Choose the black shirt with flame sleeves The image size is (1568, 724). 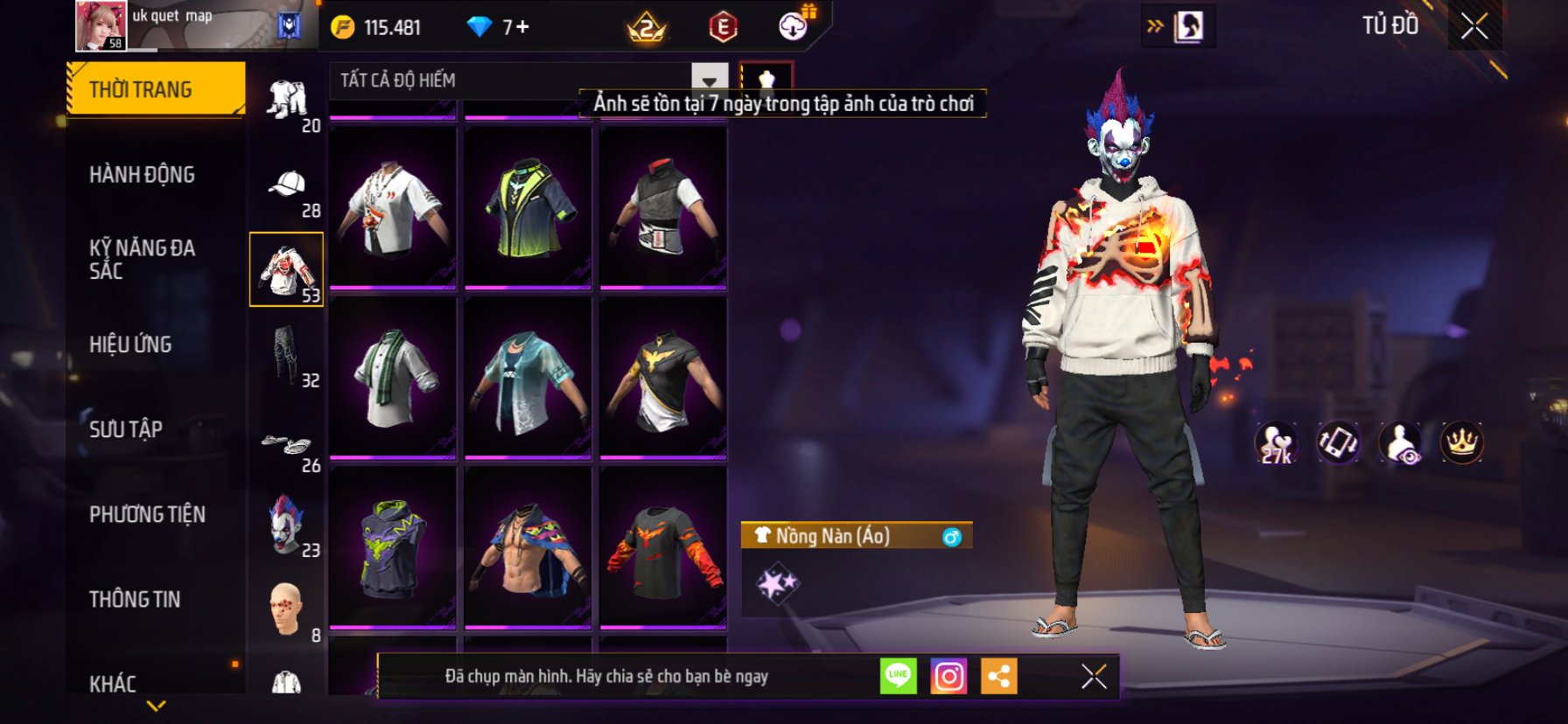coord(663,546)
